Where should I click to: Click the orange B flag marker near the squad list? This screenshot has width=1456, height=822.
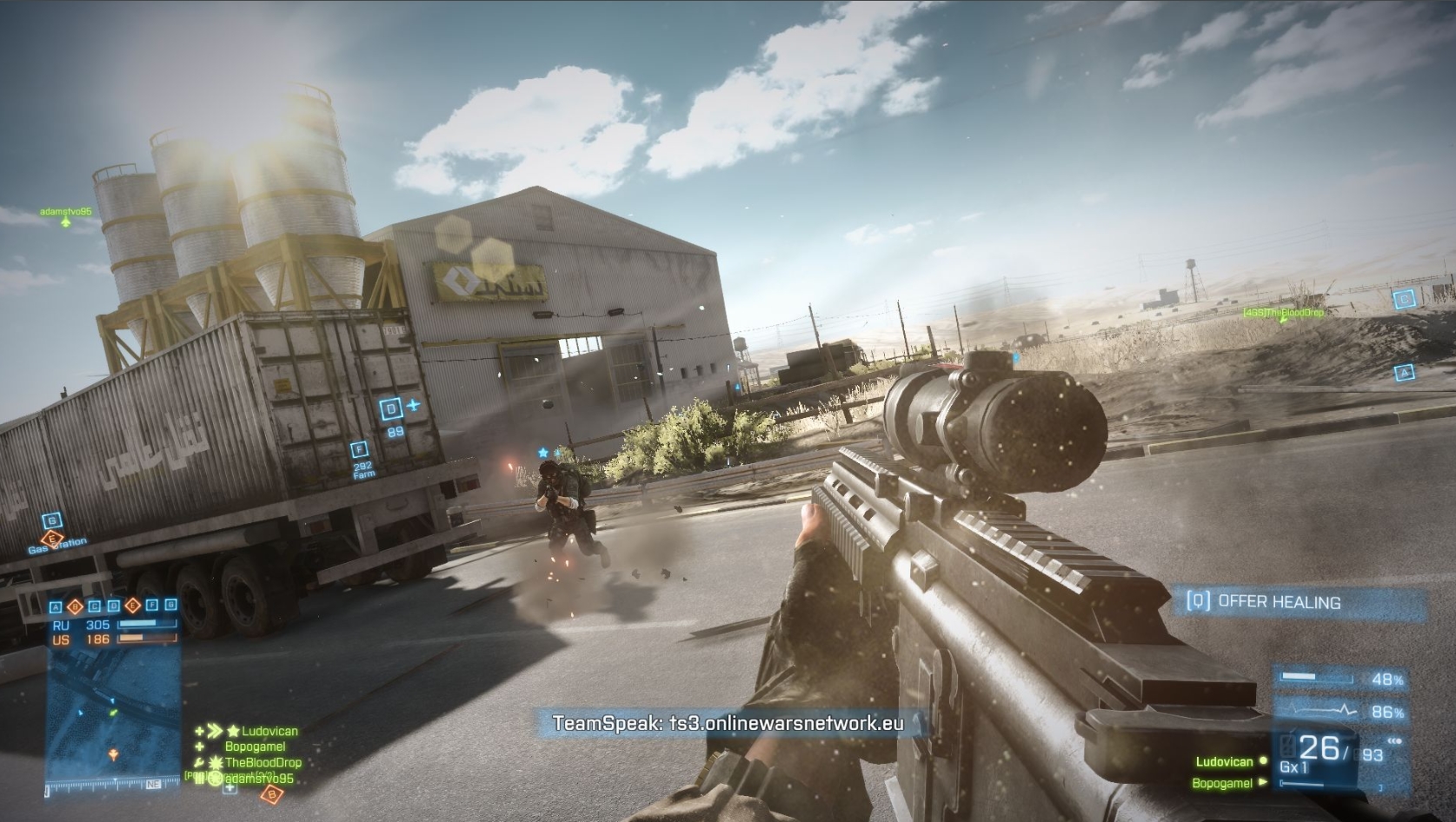[272, 793]
